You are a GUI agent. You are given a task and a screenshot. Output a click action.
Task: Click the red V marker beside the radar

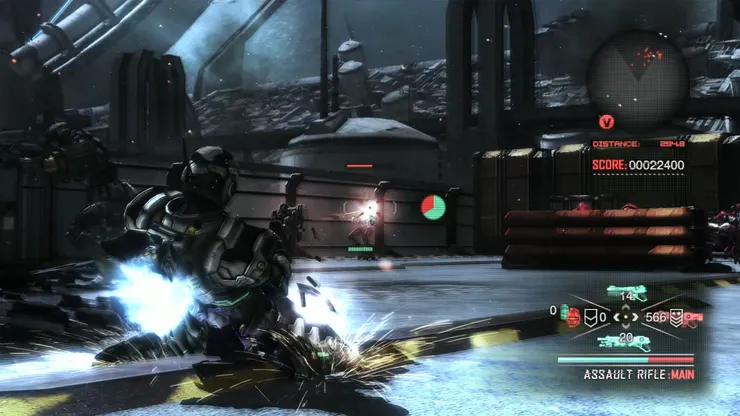click(606, 121)
